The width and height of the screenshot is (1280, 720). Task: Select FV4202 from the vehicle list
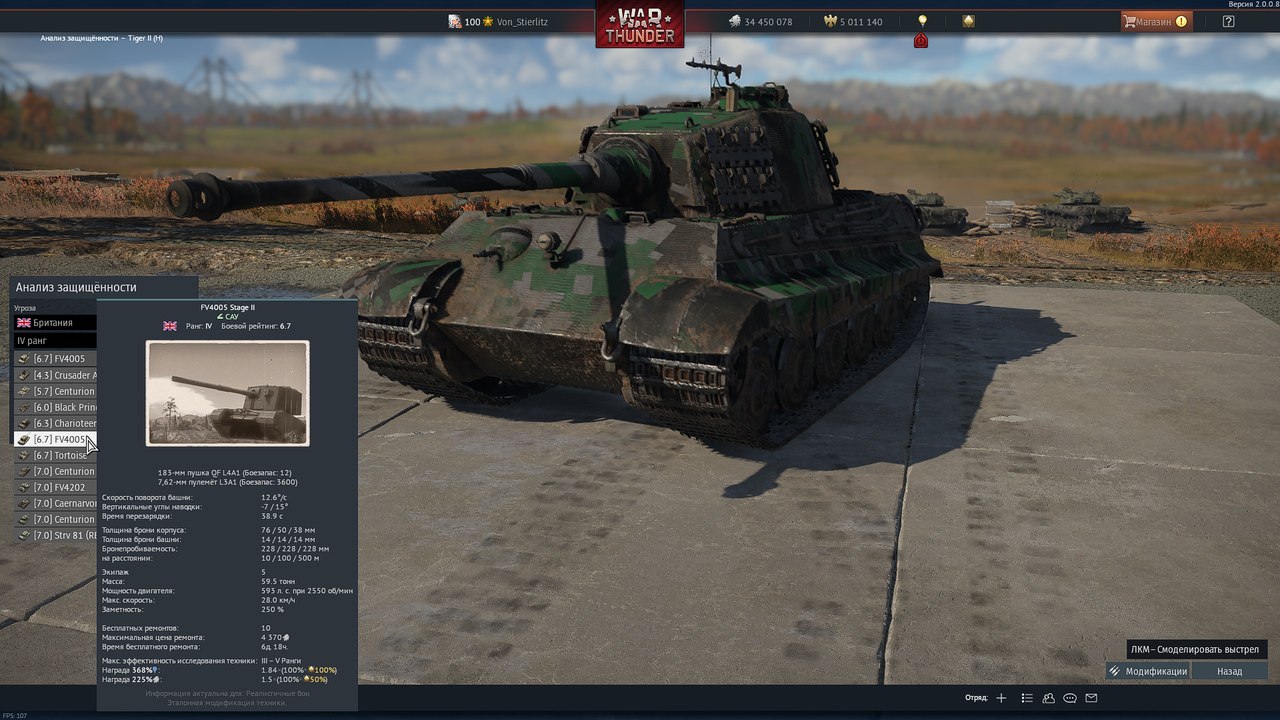57,487
